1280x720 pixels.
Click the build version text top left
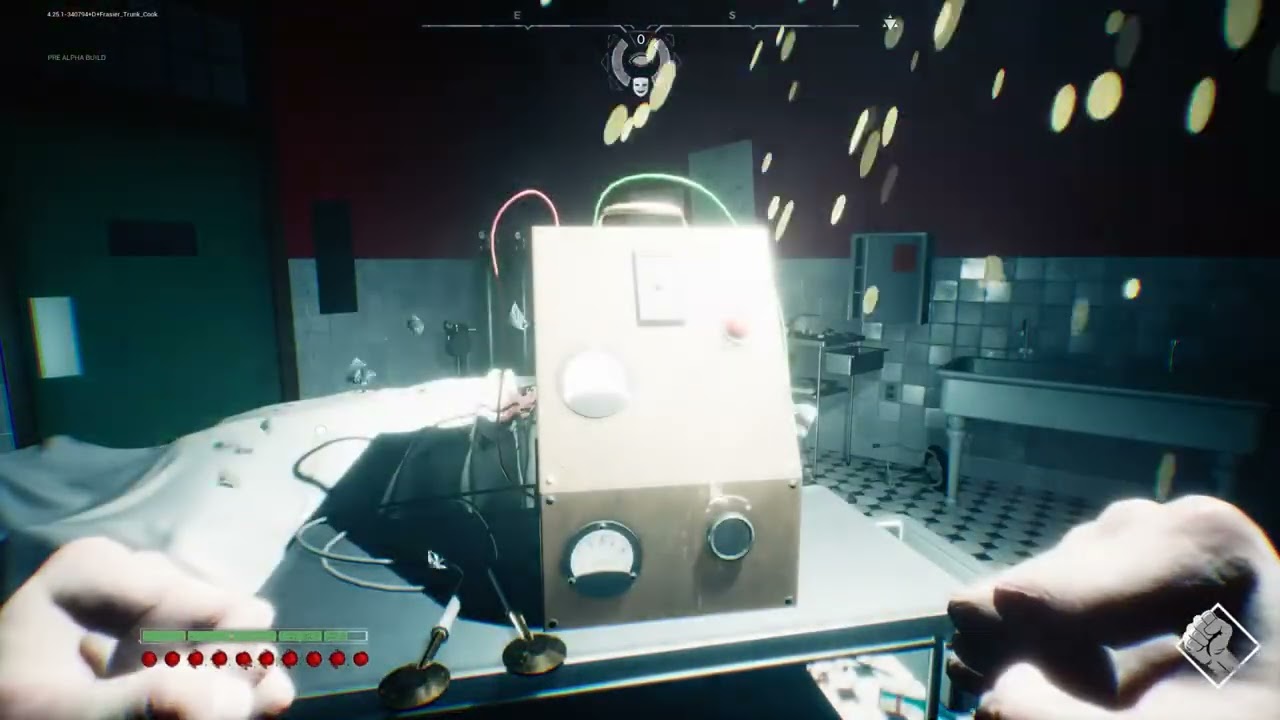point(98,14)
